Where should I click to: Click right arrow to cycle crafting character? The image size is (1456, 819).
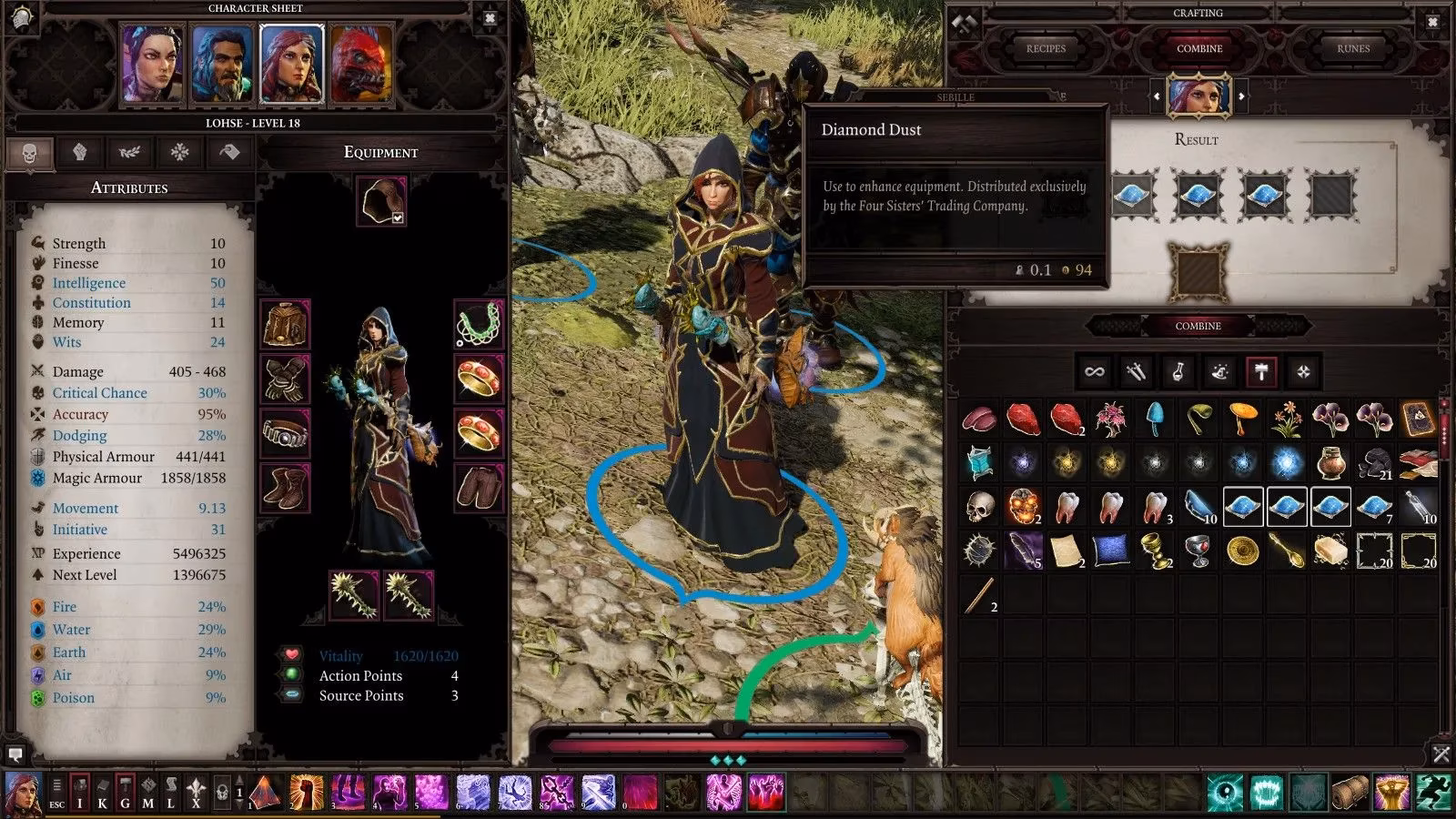click(x=1239, y=96)
